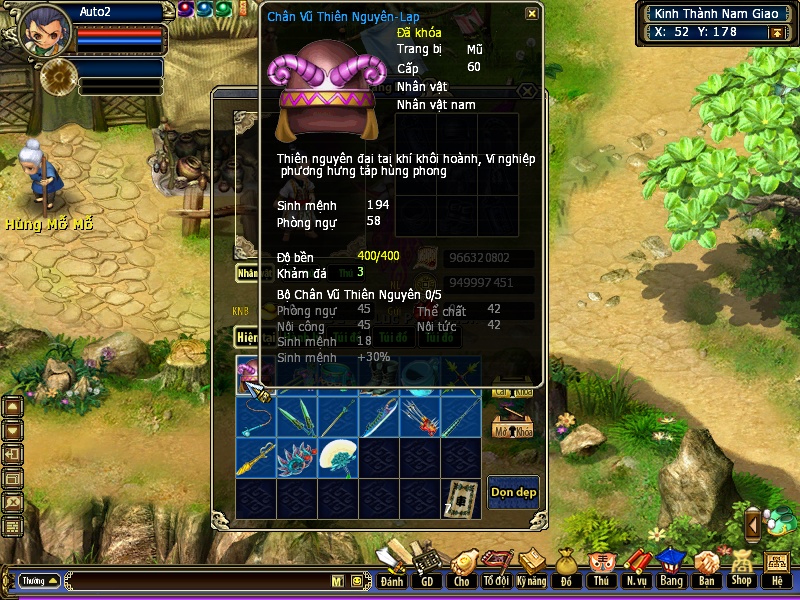Viewport: 800px width, 600px height.
Task: Click the Dọn dẹp sort button
Action: click(x=513, y=491)
